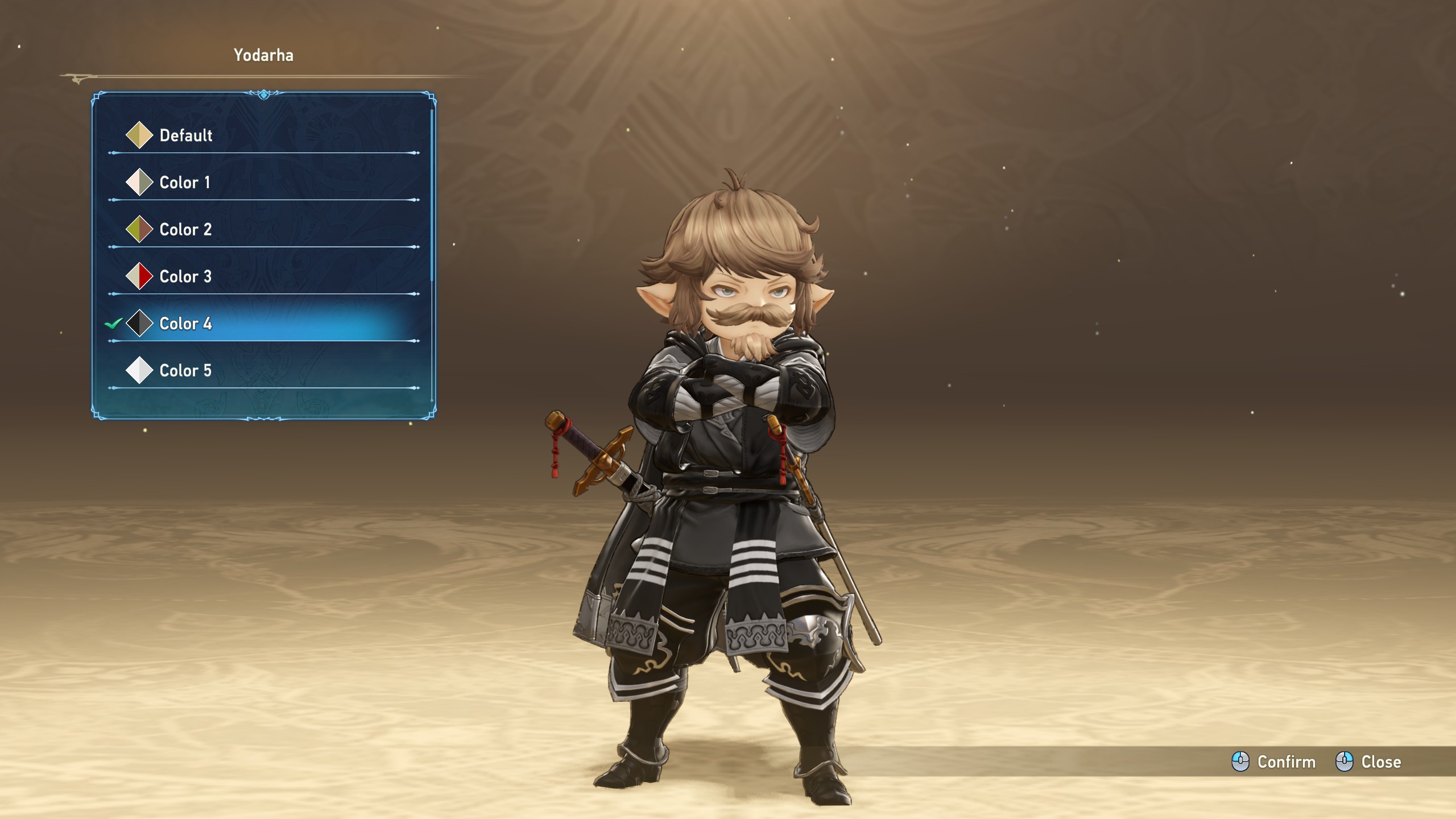1456x819 pixels.
Task: Choose the Color 5 white option
Action: (x=185, y=371)
